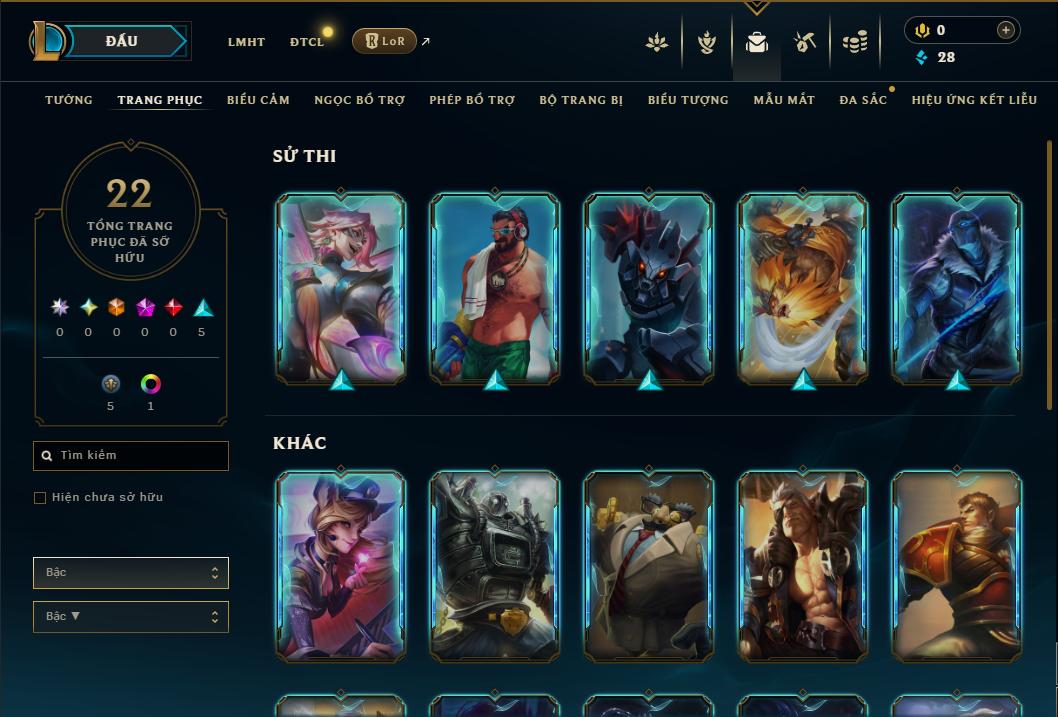Screen dimensions: 1058x717
Task: Switch to the MẪU MẮT tab
Action: click(784, 100)
